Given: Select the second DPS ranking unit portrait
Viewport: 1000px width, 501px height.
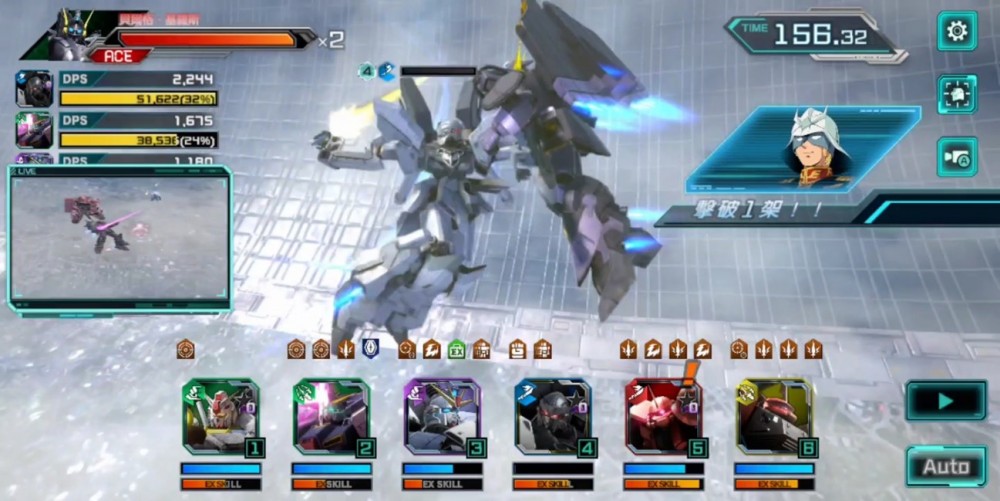Looking at the screenshot, I should (34, 130).
